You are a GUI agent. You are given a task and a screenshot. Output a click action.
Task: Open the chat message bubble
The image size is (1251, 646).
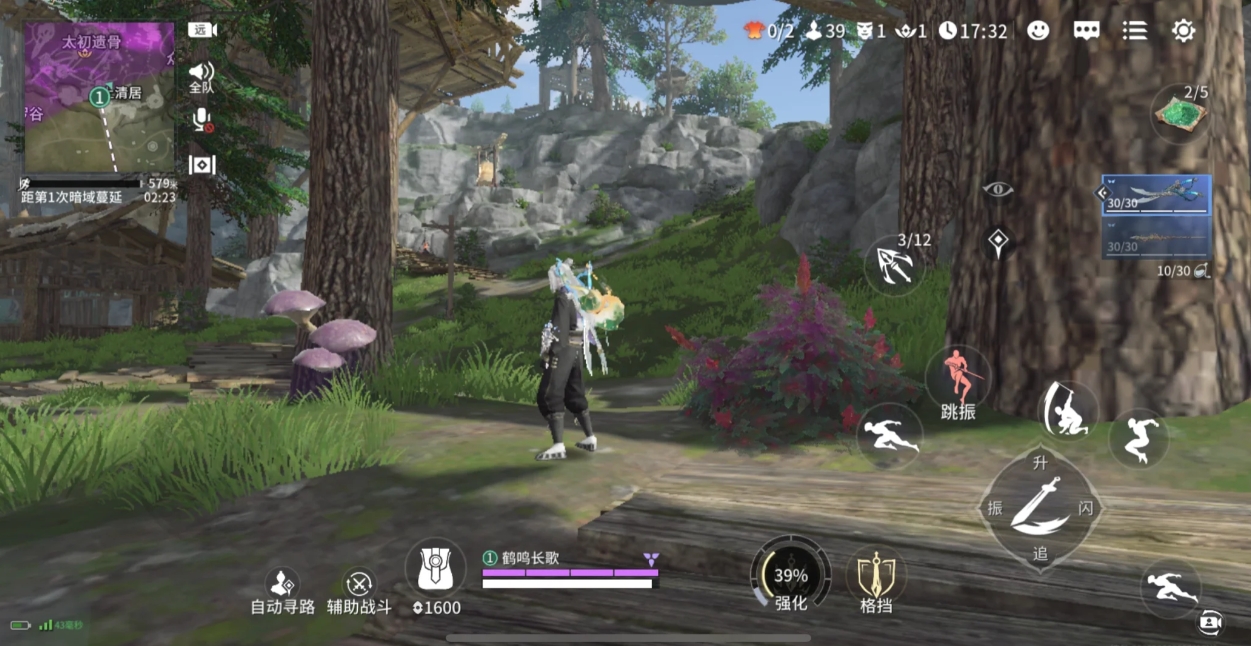[1087, 31]
